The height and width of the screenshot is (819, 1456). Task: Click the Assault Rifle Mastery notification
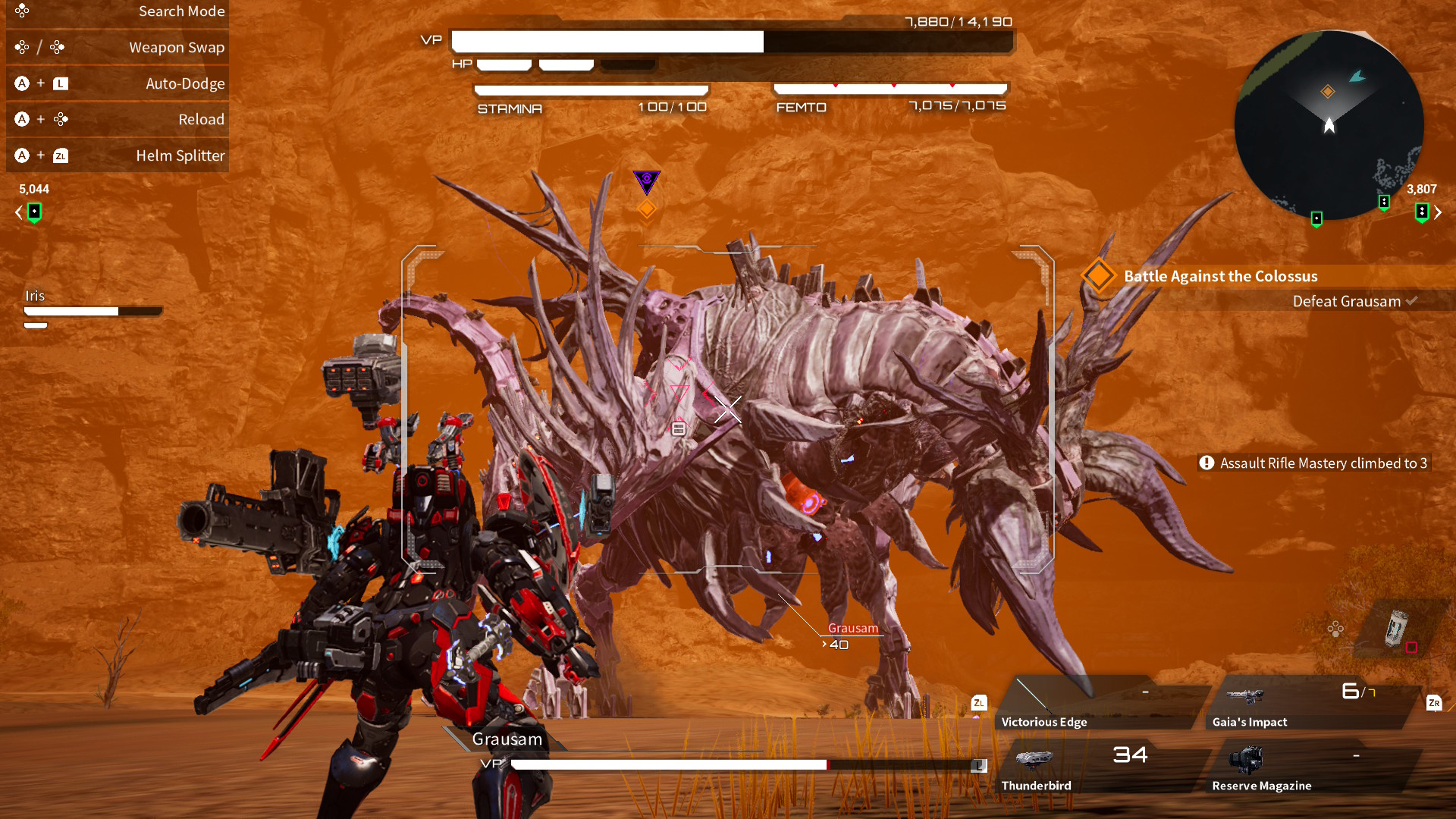(1314, 463)
